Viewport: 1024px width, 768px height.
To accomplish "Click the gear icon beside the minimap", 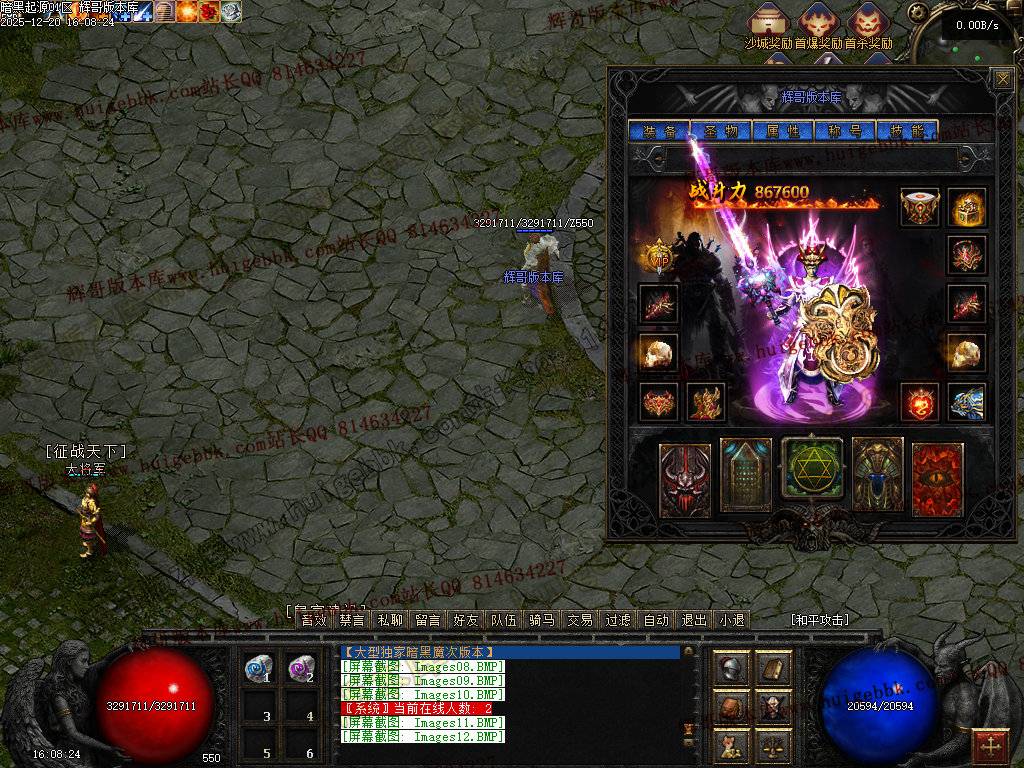I will tap(917, 13).
